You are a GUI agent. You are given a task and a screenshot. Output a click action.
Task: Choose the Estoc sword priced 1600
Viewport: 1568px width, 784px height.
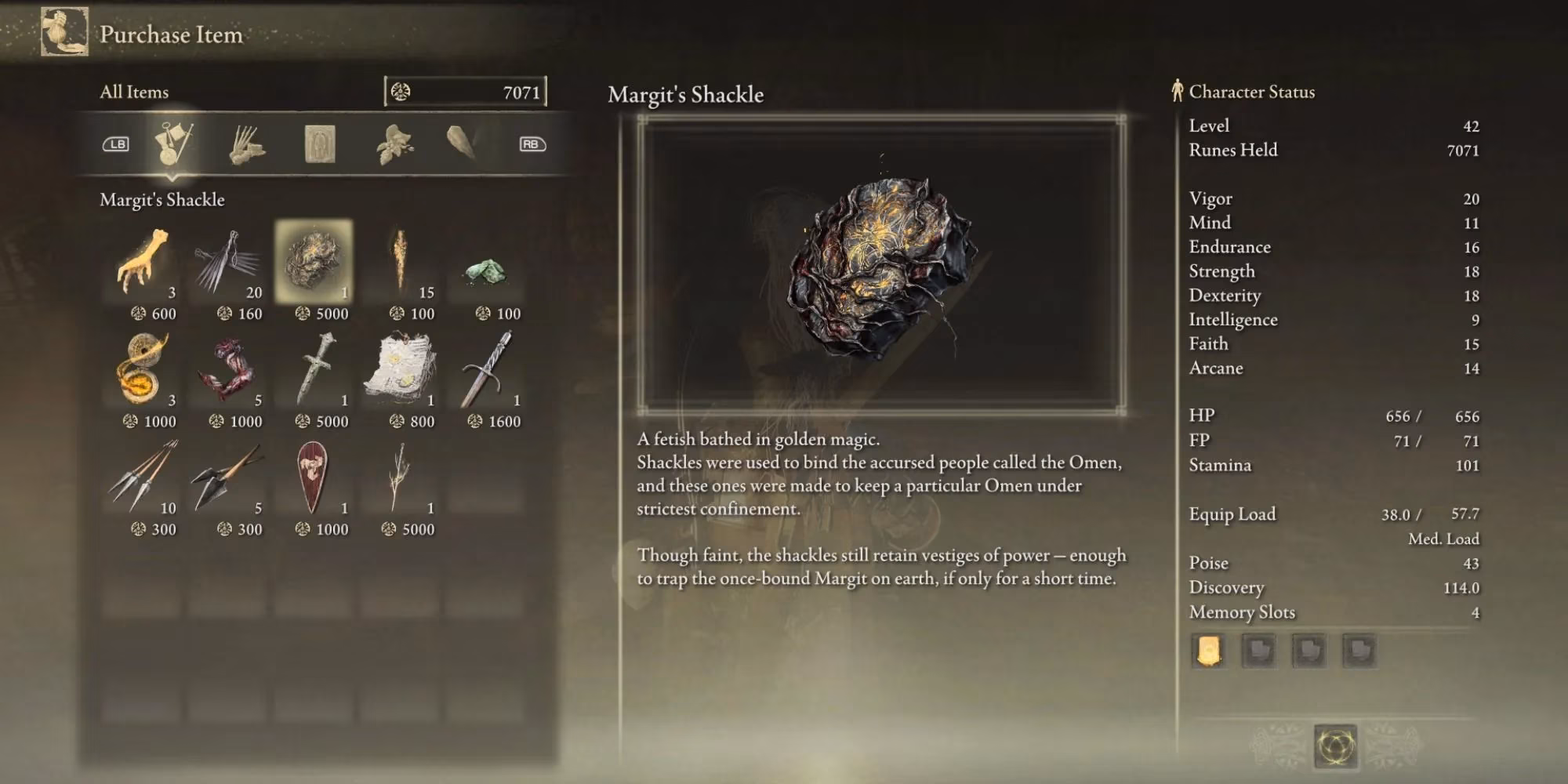[487, 369]
